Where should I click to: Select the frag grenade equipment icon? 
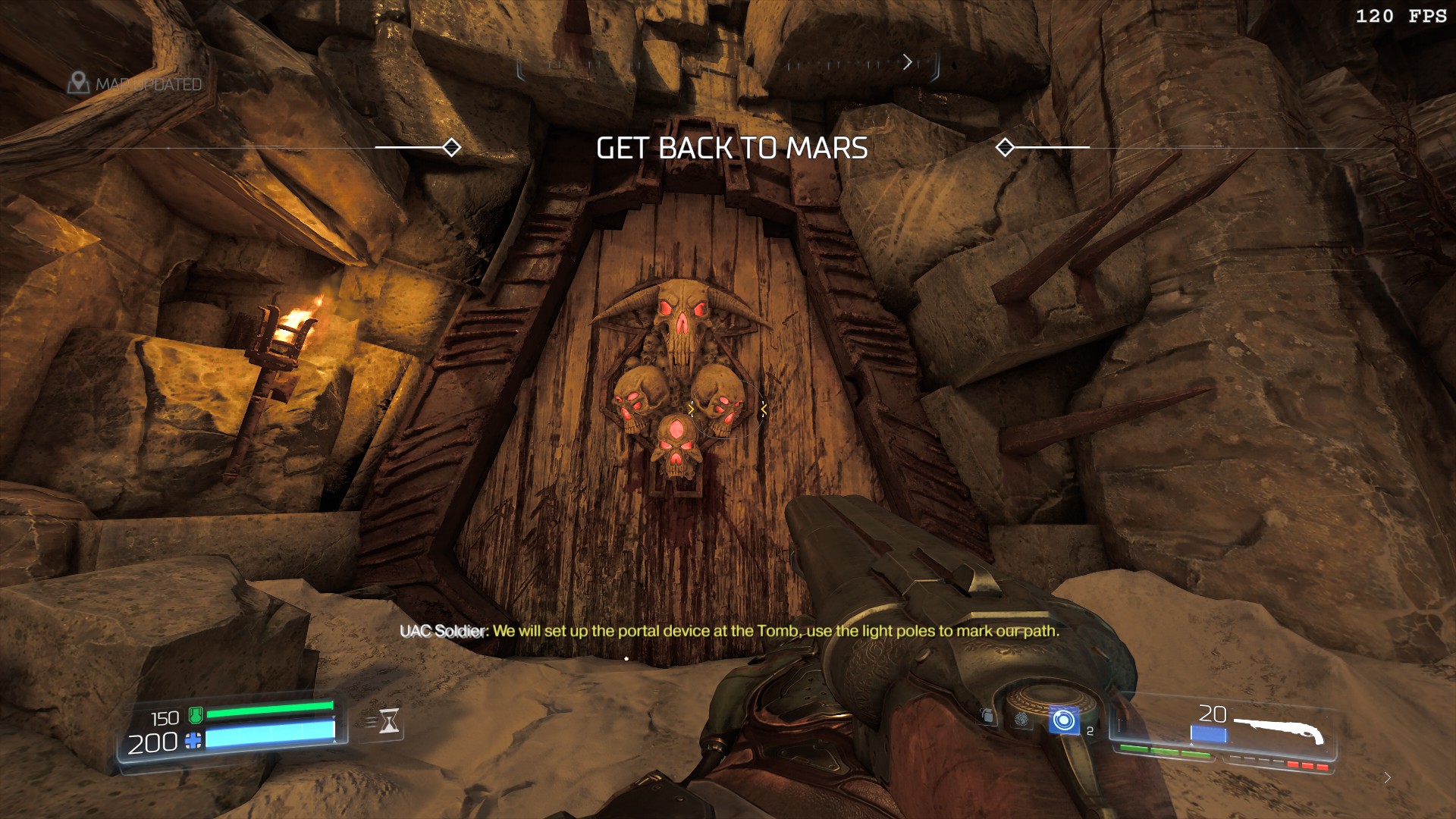click(x=987, y=716)
